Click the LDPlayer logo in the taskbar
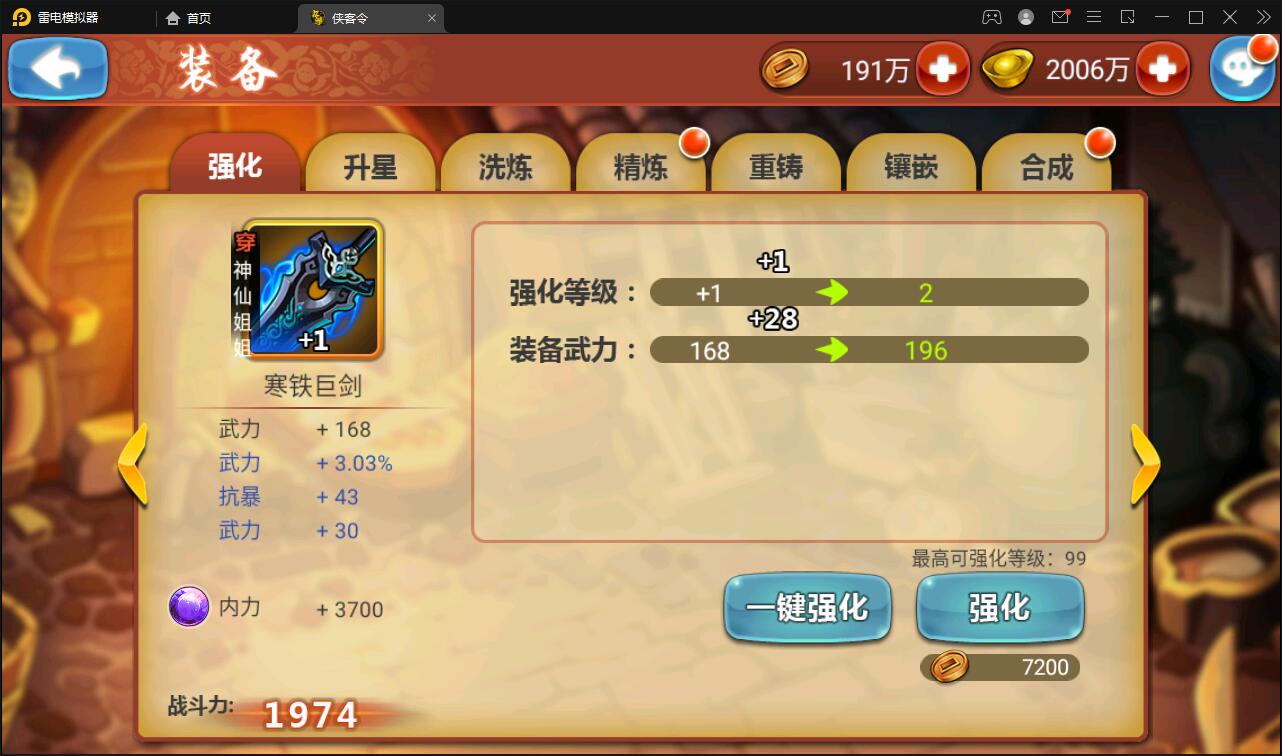The image size is (1282, 756). click(20, 16)
